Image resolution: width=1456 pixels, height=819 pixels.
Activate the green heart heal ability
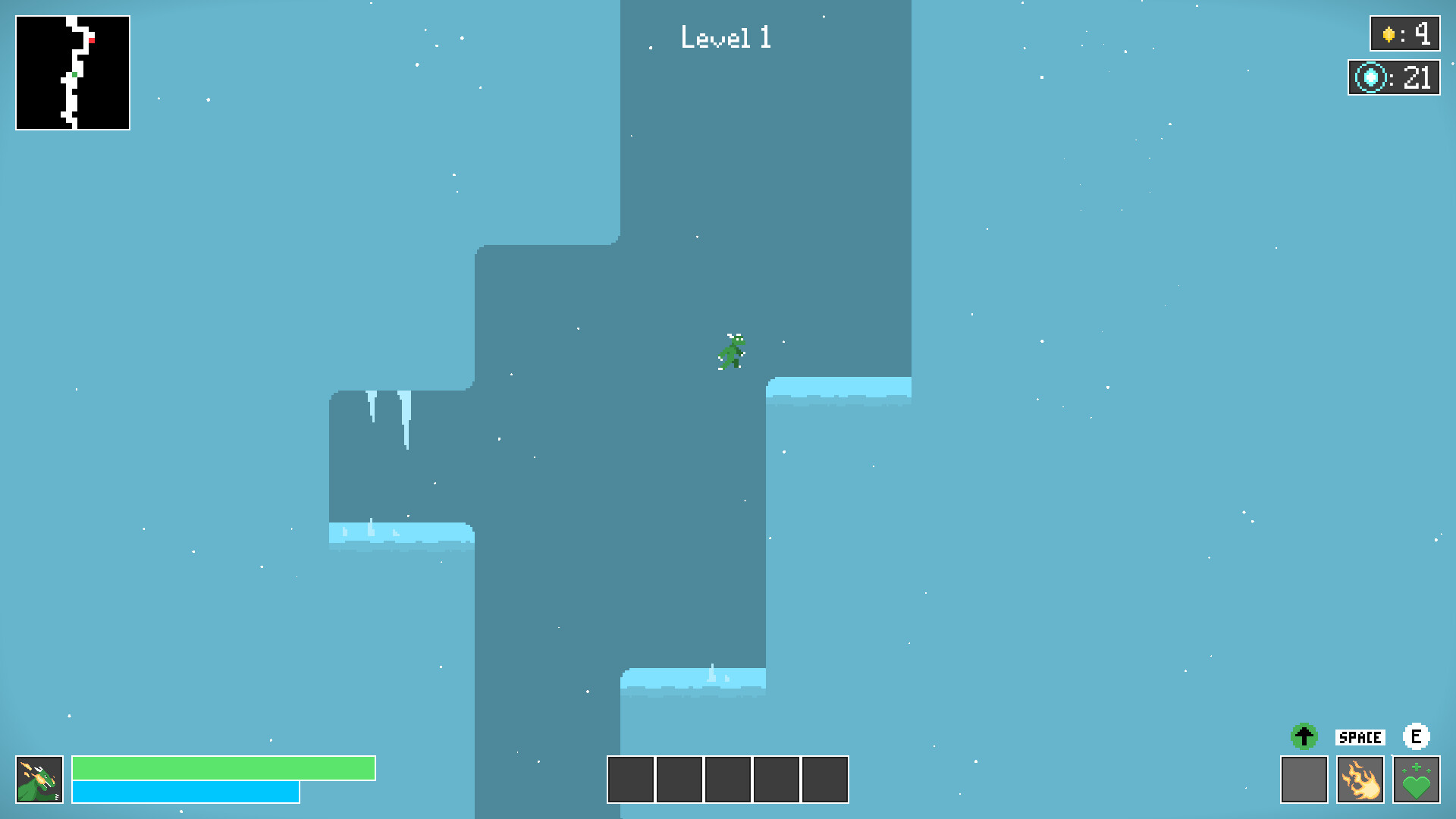(1417, 779)
